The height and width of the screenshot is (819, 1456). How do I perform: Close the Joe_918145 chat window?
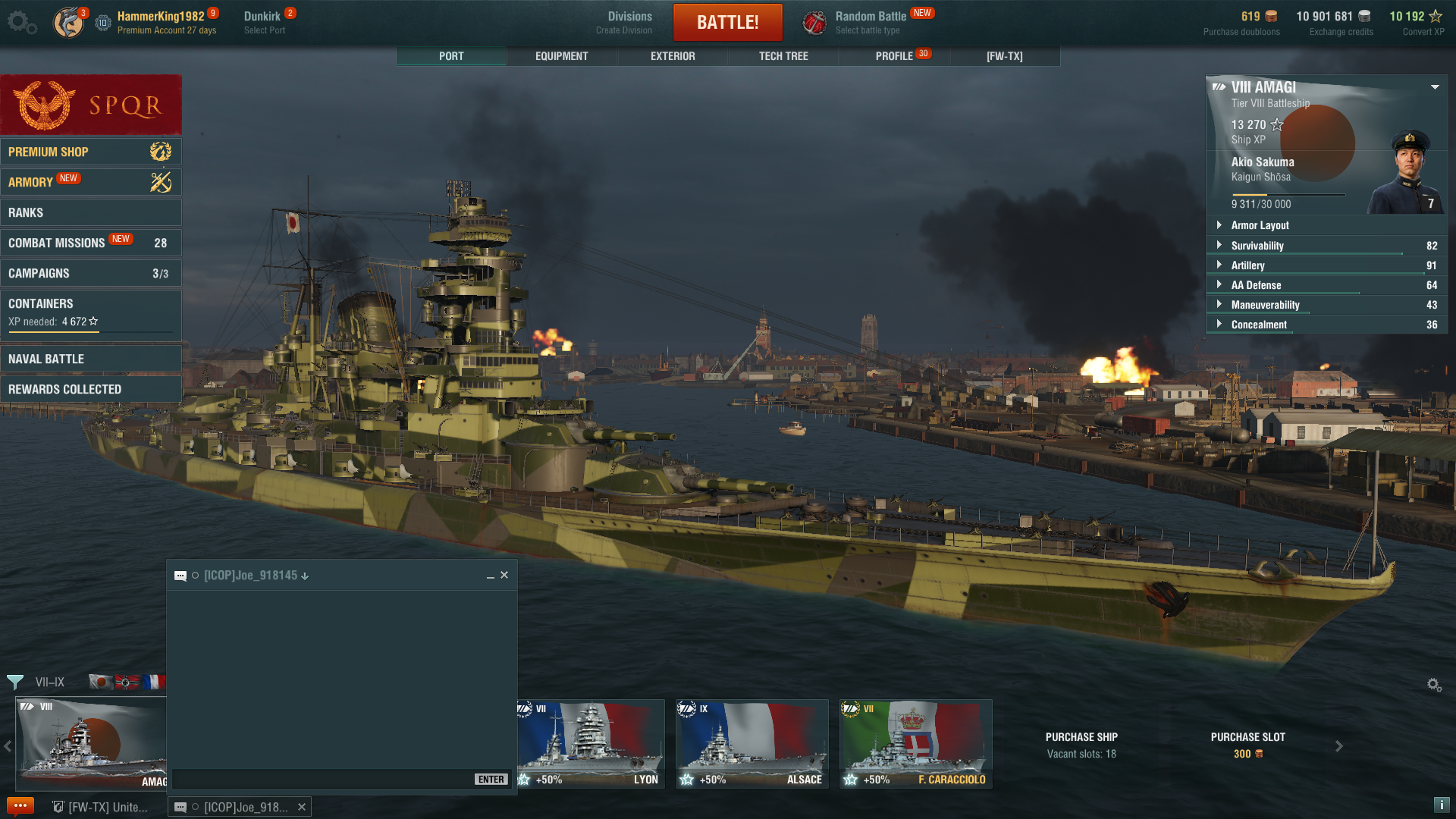click(x=504, y=575)
